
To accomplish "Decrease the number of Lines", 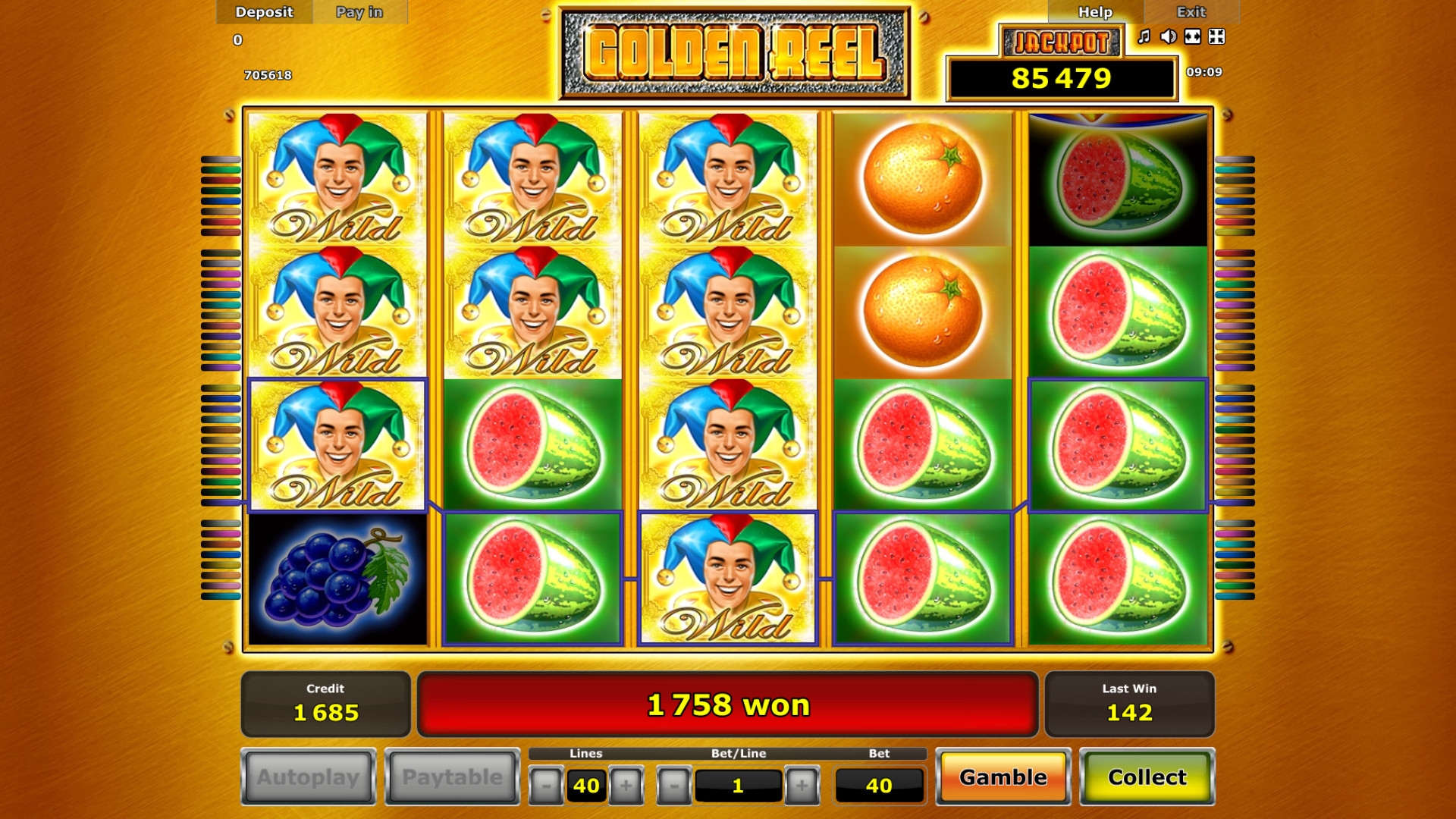I will (x=546, y=786).
